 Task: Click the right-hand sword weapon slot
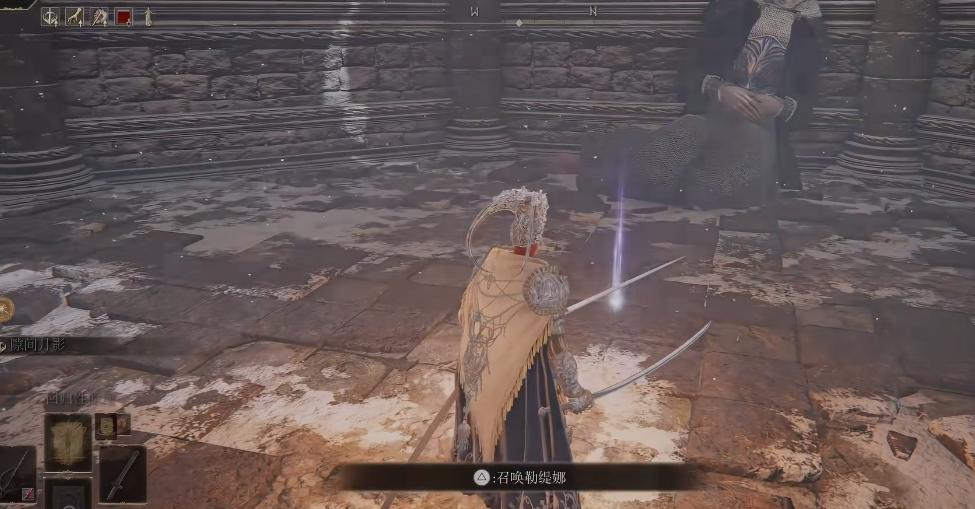click(121, 474)
